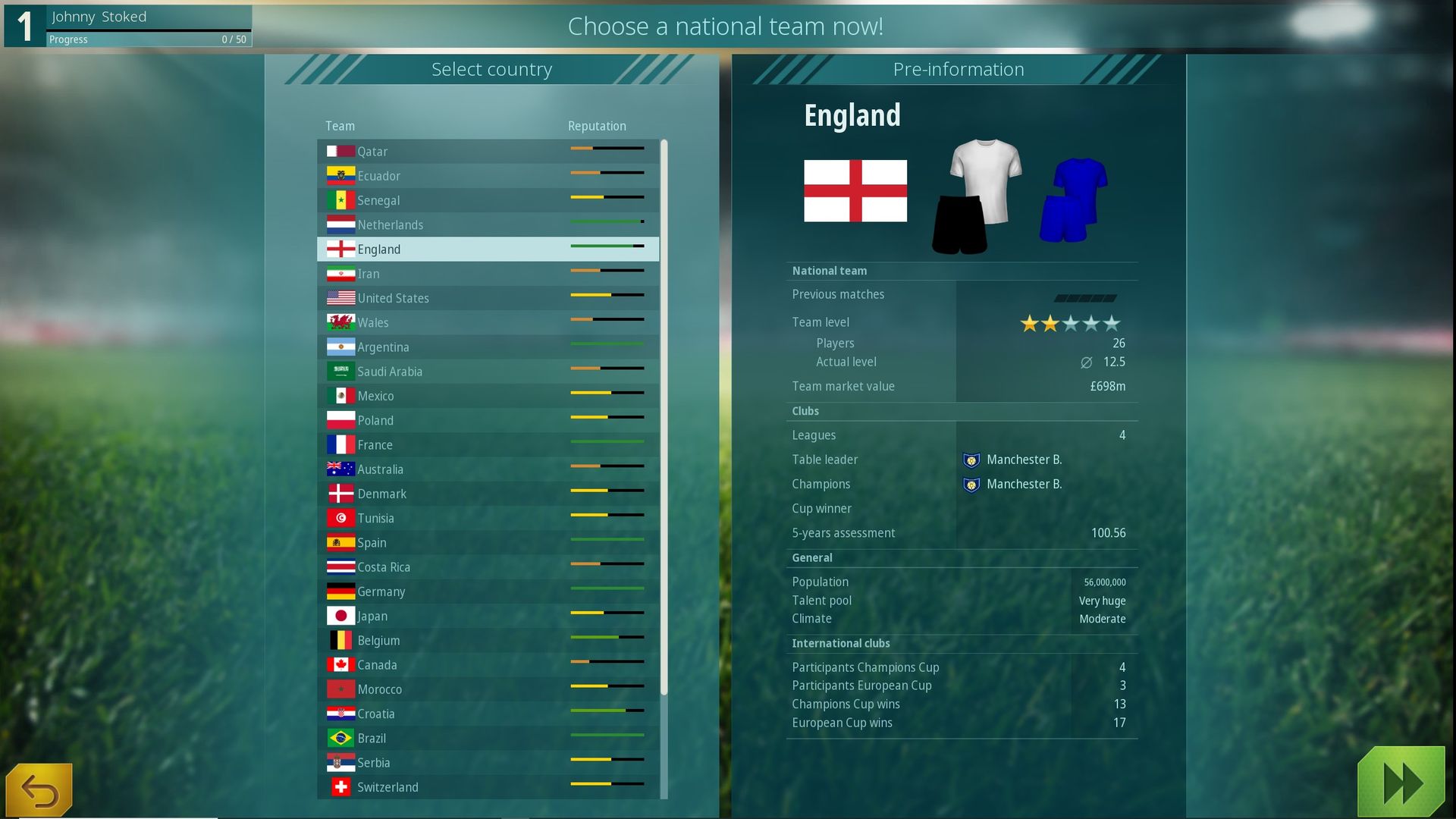Click the Progress bar under Johnny Stoked

(149, 39)
